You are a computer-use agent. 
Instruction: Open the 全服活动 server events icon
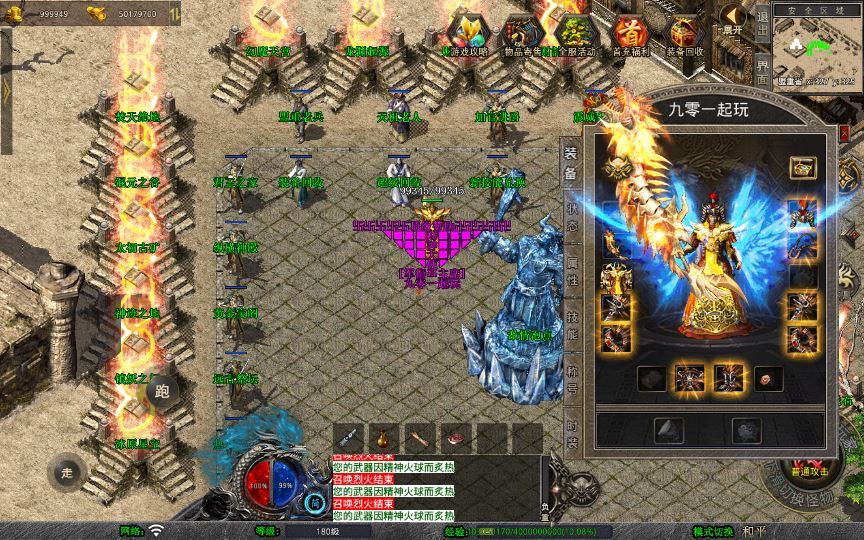click(573, 33)
